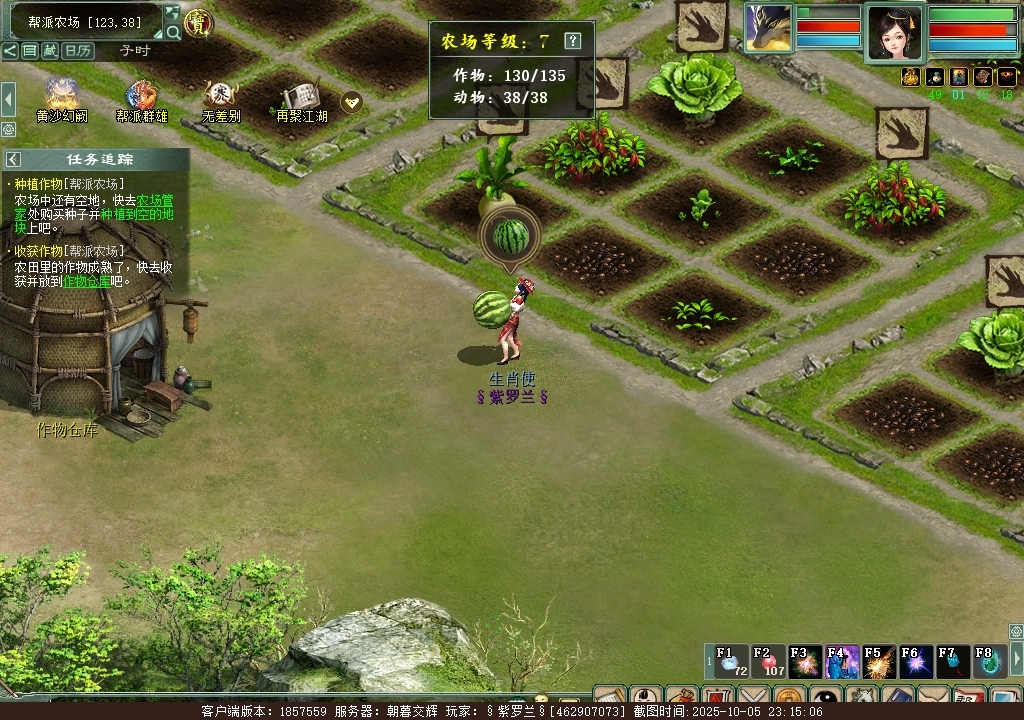Open the 黄沙幻阙 event icon
The width and height of the screenshot is (1024, 720).
coord(62,96)
